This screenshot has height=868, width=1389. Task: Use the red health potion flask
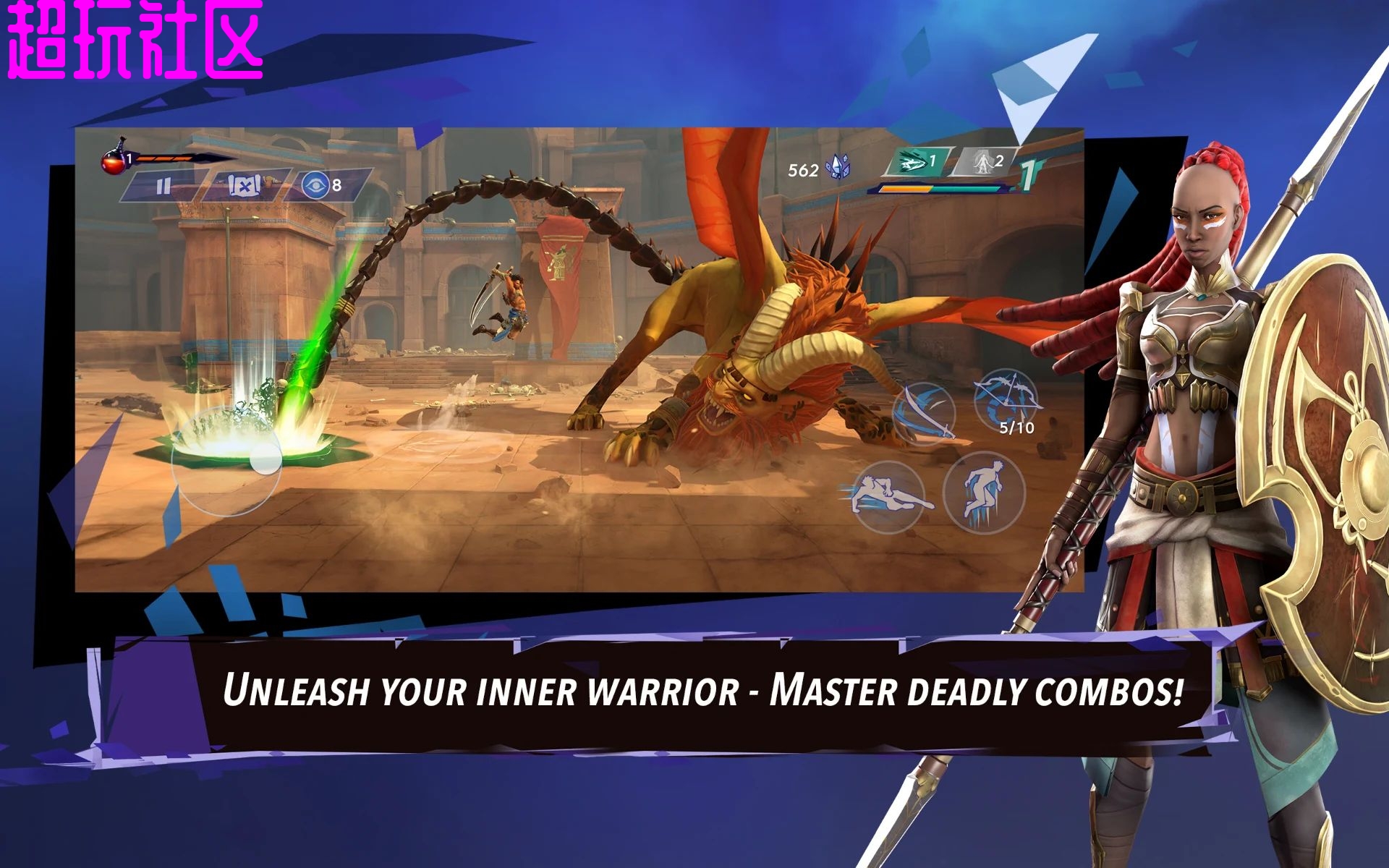click(x=113, y=160)
